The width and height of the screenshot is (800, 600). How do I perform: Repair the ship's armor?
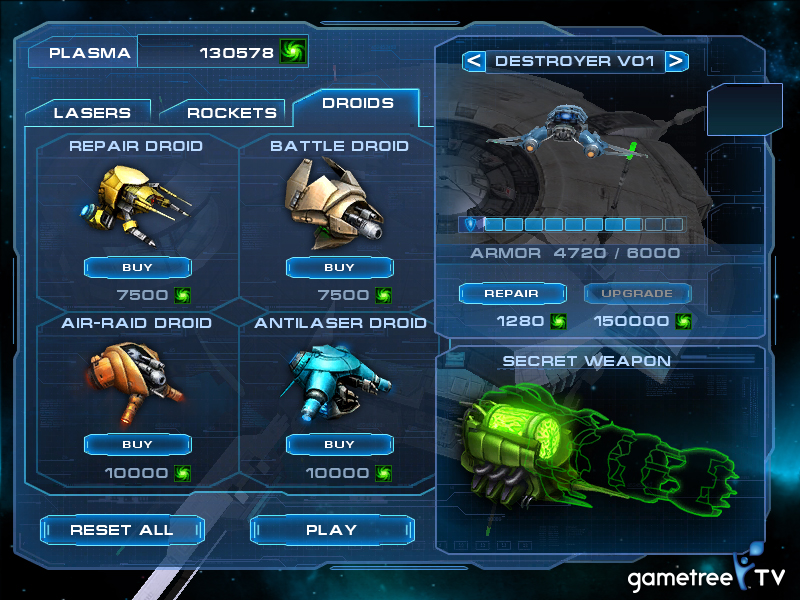511,293
